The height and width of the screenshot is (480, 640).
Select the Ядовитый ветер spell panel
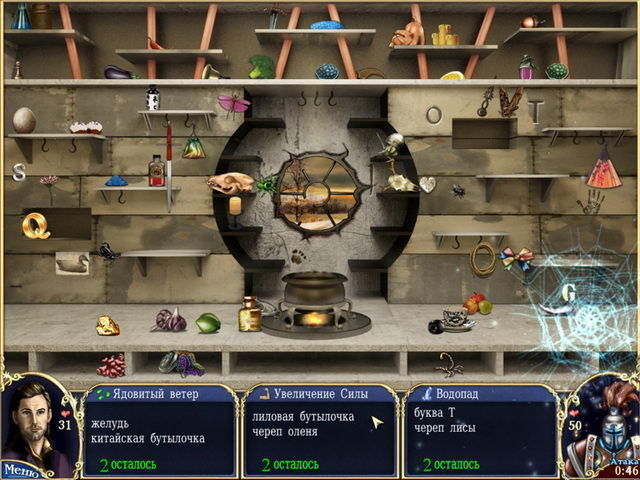coord(160,430)
